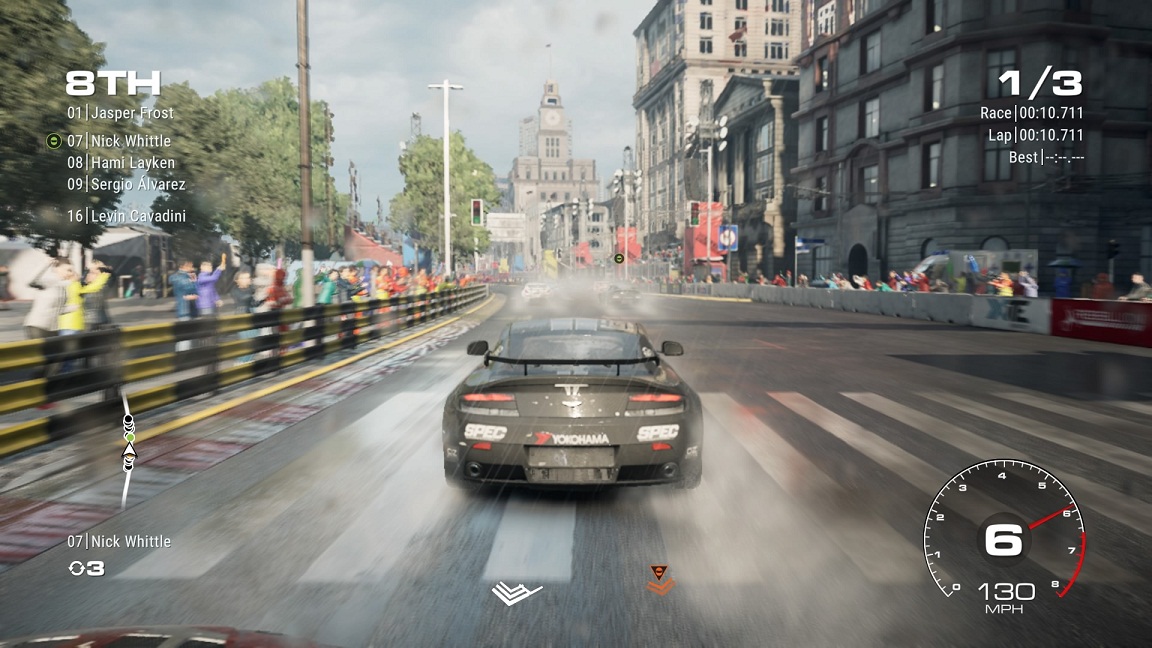Select Jasper Frost in the standings list
This screenshot has height=648, width=1152.
click(x=120, y=113)
